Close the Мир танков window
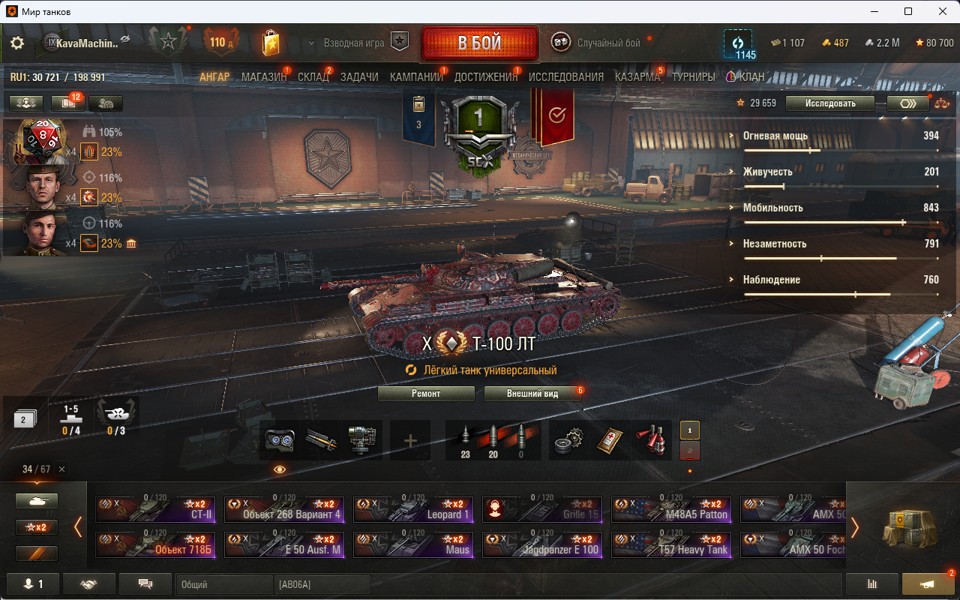960x600 pixels. pos(937,11)
